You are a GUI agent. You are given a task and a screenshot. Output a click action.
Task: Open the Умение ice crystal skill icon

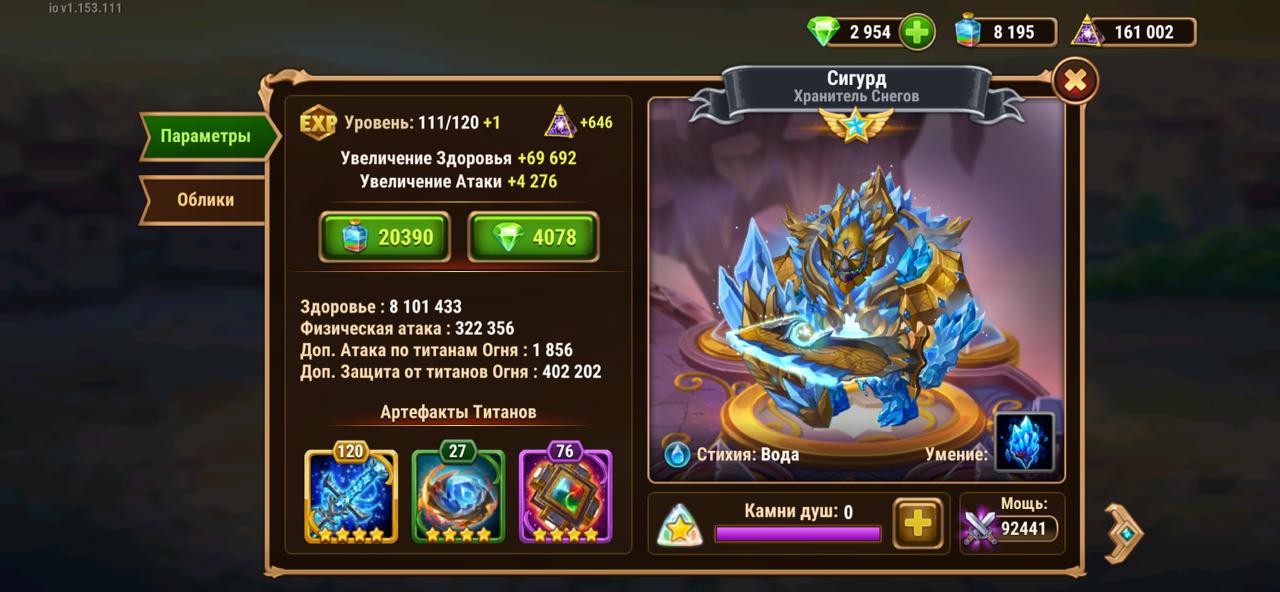pyautogui.click(x=1025, y=442)
